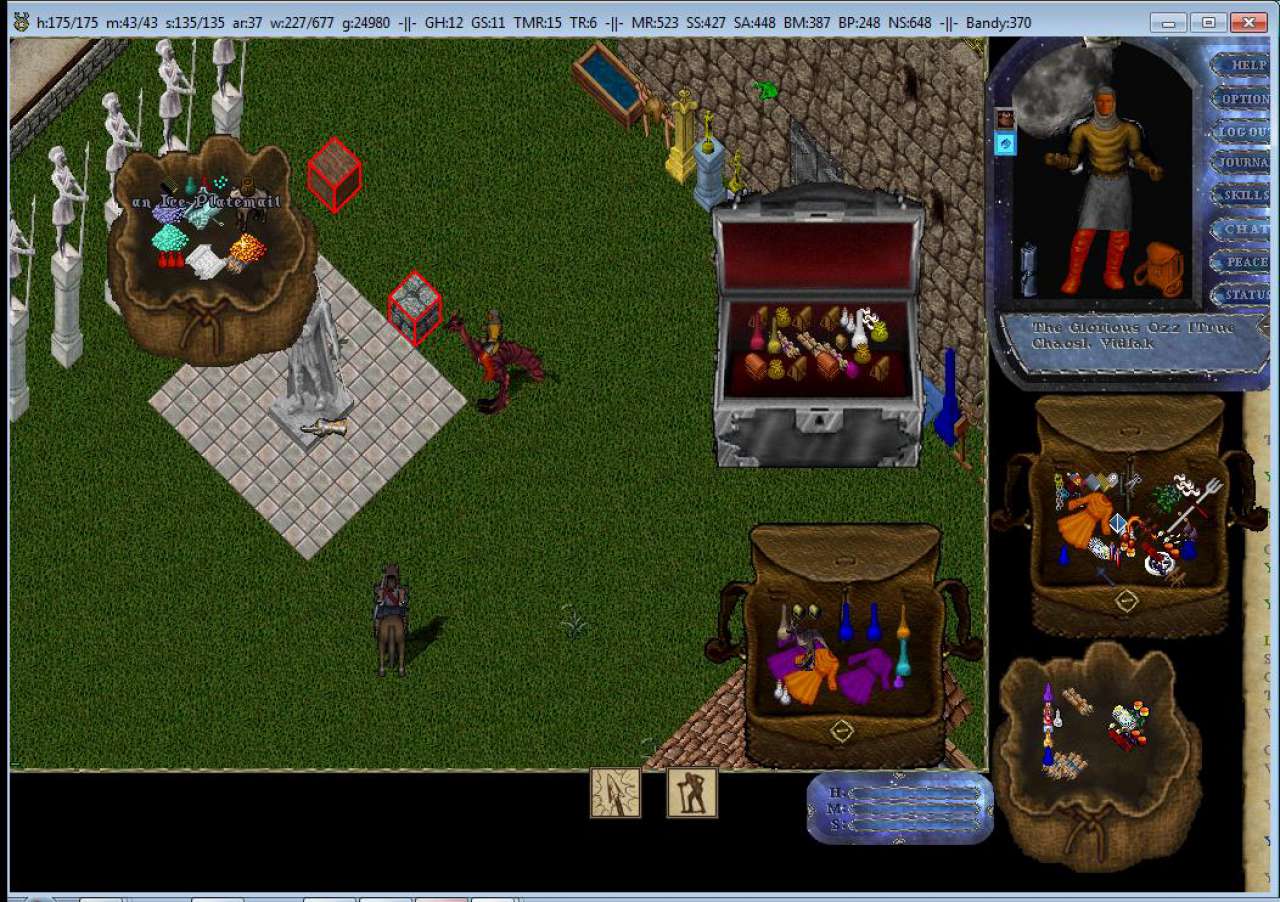Toggle the Peace/War mode button
Viewport: 1280px width, 902px height.
pyautogui.click(x=1246, y=261)
